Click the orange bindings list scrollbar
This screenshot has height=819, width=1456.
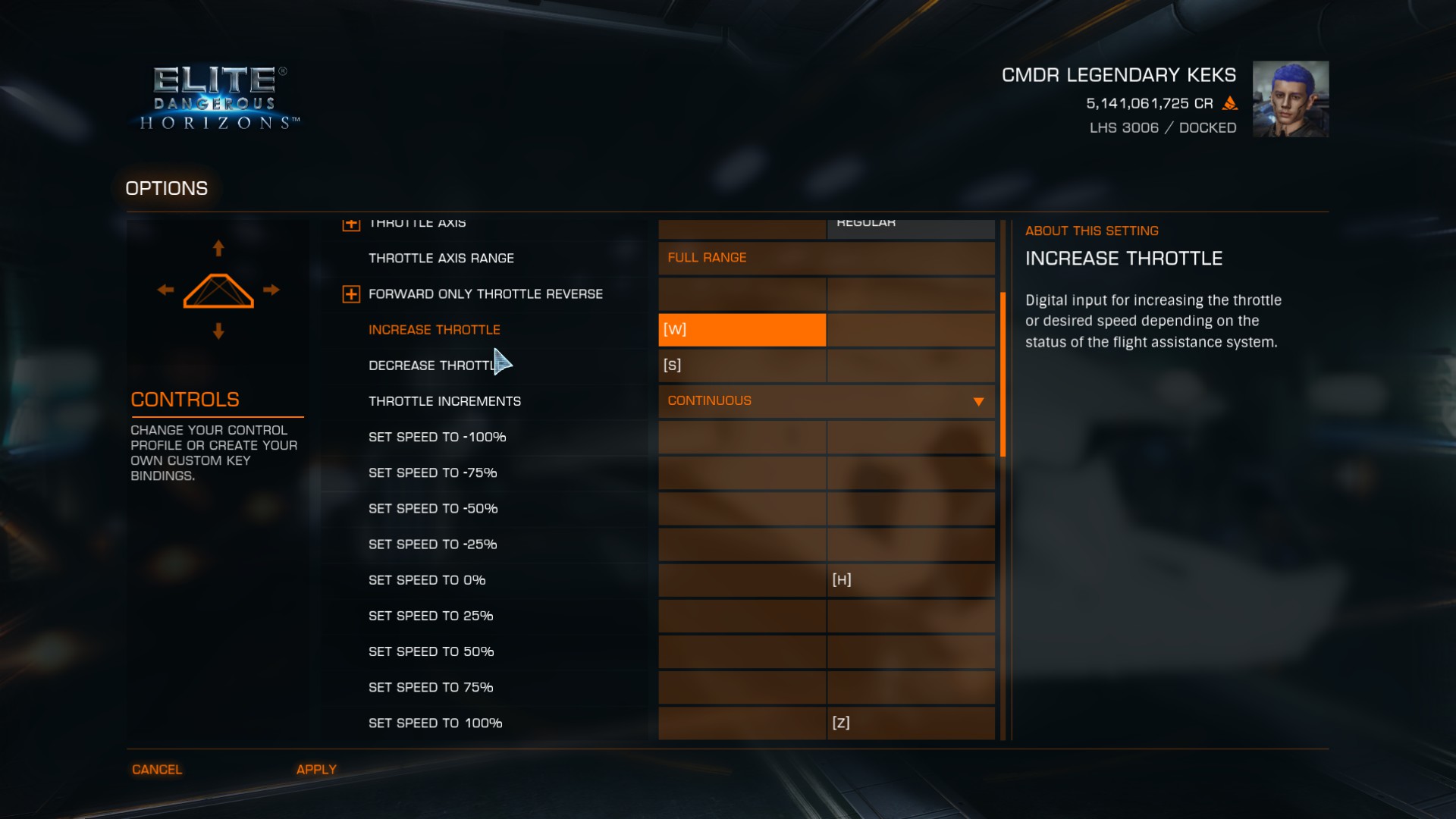click(1003, 375)
